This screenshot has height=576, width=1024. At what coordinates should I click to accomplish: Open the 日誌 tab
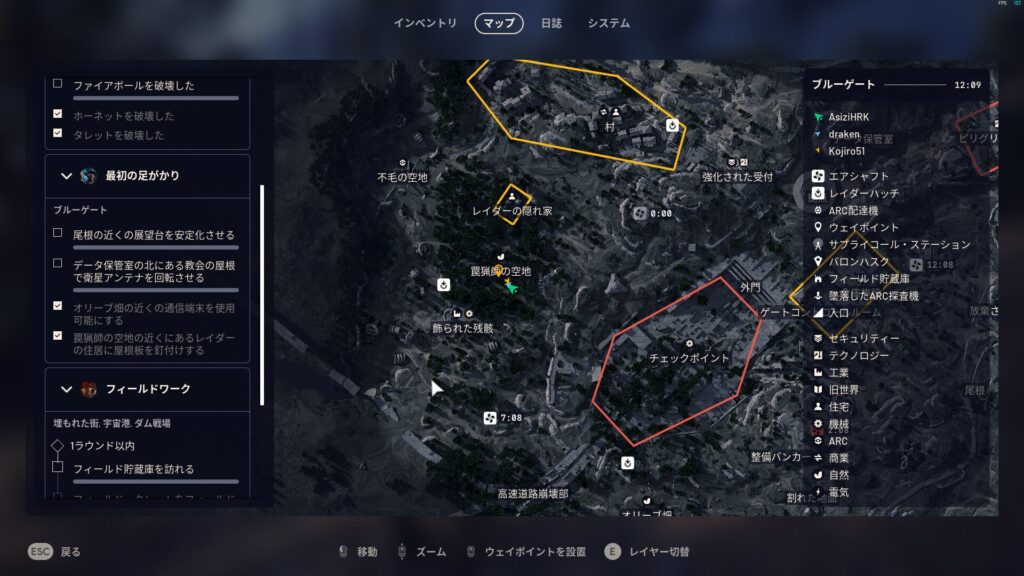tap(551, 23)
